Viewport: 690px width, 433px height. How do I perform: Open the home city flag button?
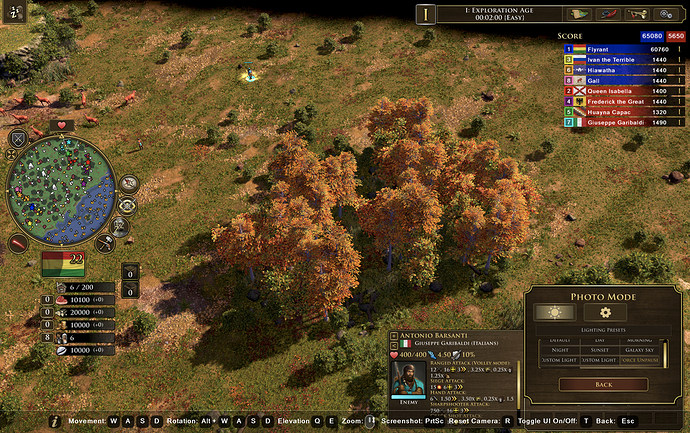pos(62,265)
